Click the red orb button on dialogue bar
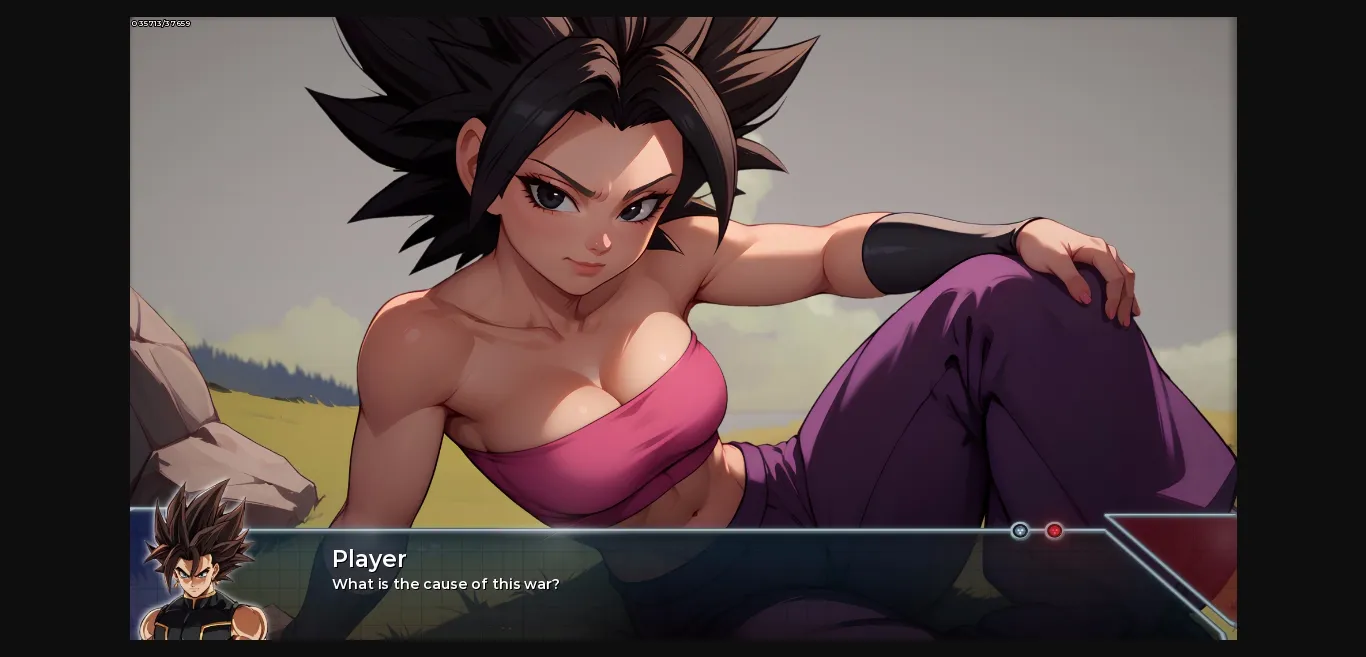 pyautogui.click(x=1054, y=531)
